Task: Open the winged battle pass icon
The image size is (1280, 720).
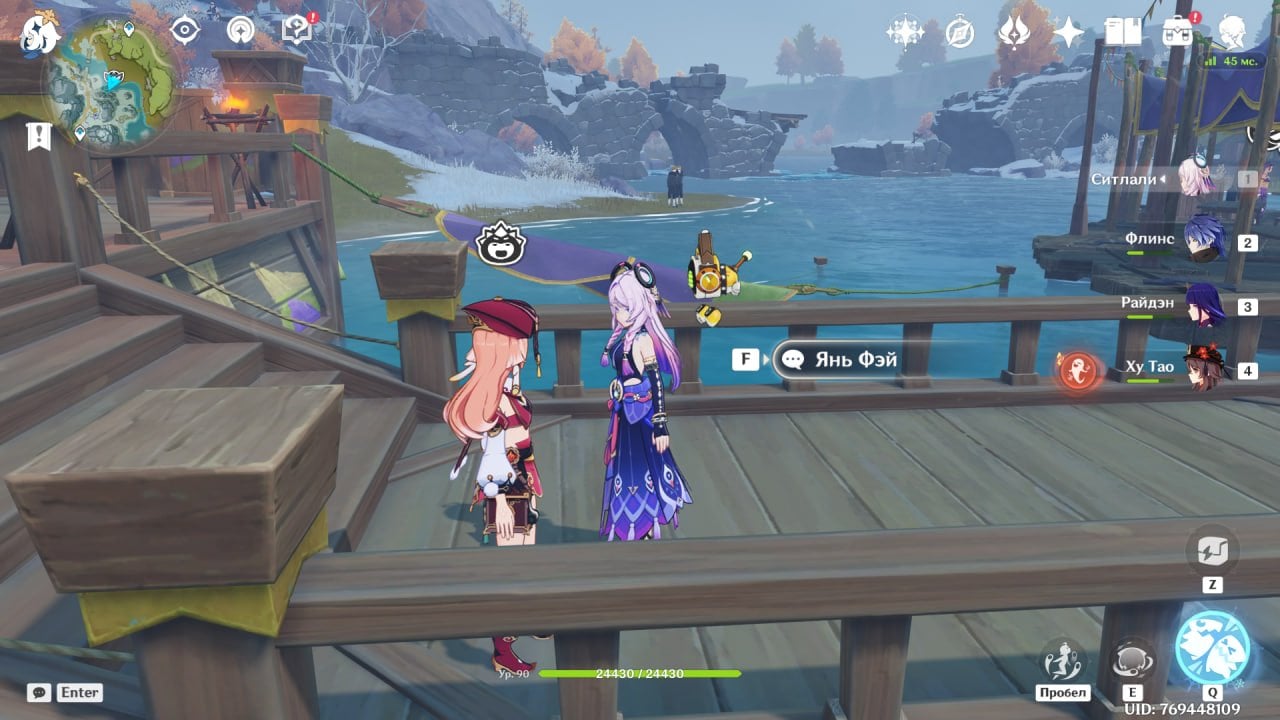Action: pos(1014,32)
